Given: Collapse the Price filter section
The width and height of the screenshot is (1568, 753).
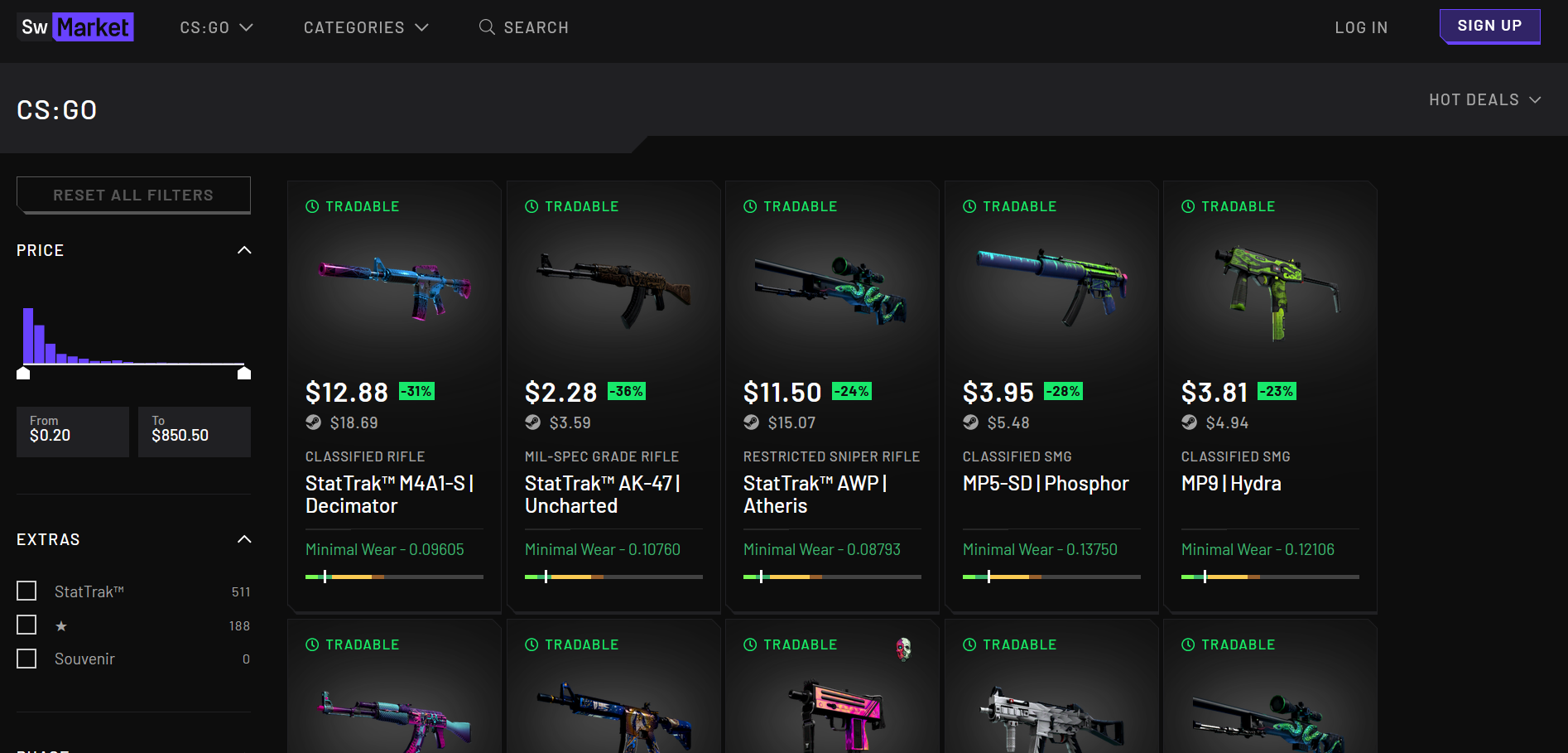Looking at the screenshot, I should 243,249.
